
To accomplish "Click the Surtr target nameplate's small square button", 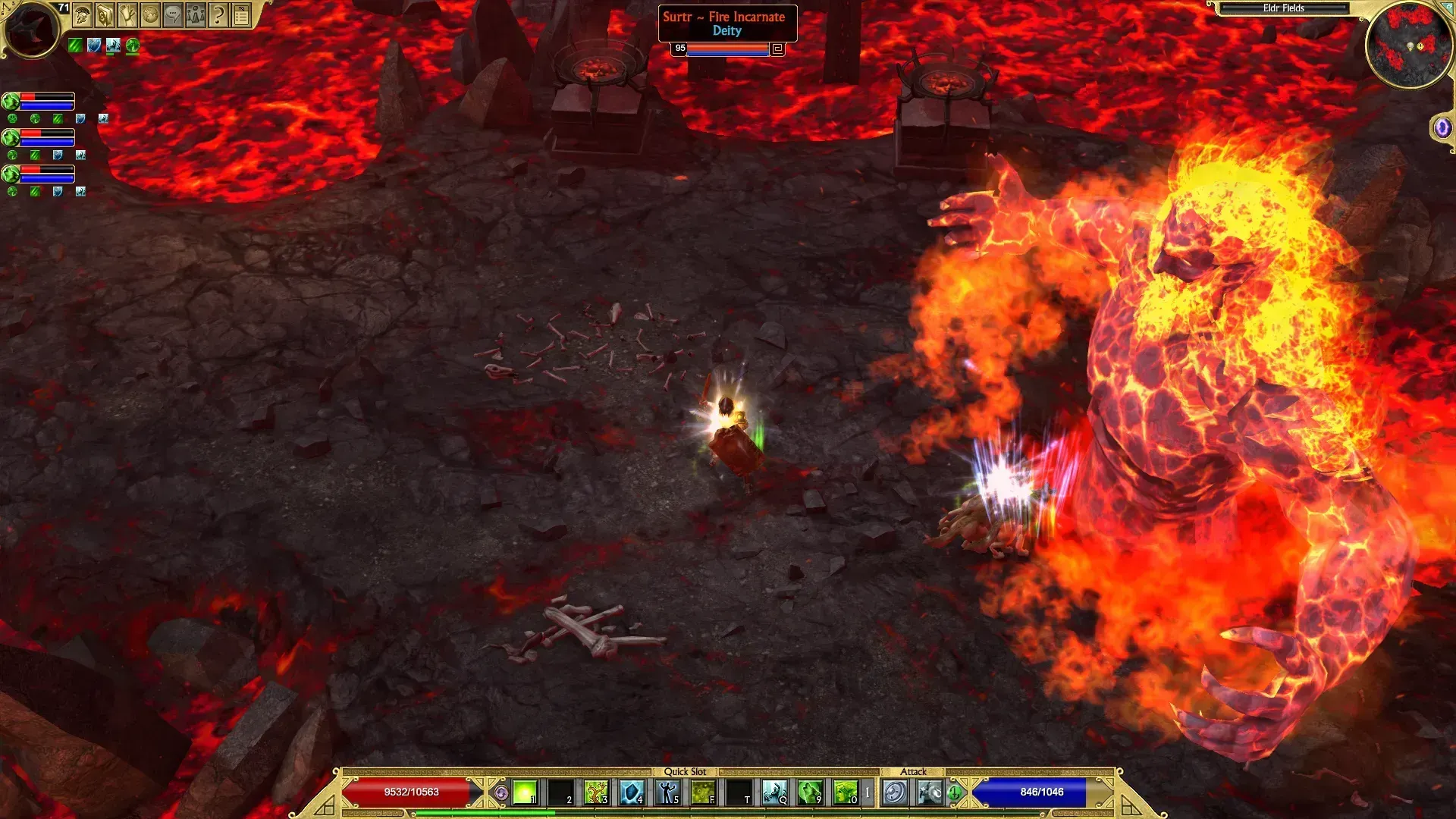I will [x=777, y=49].
